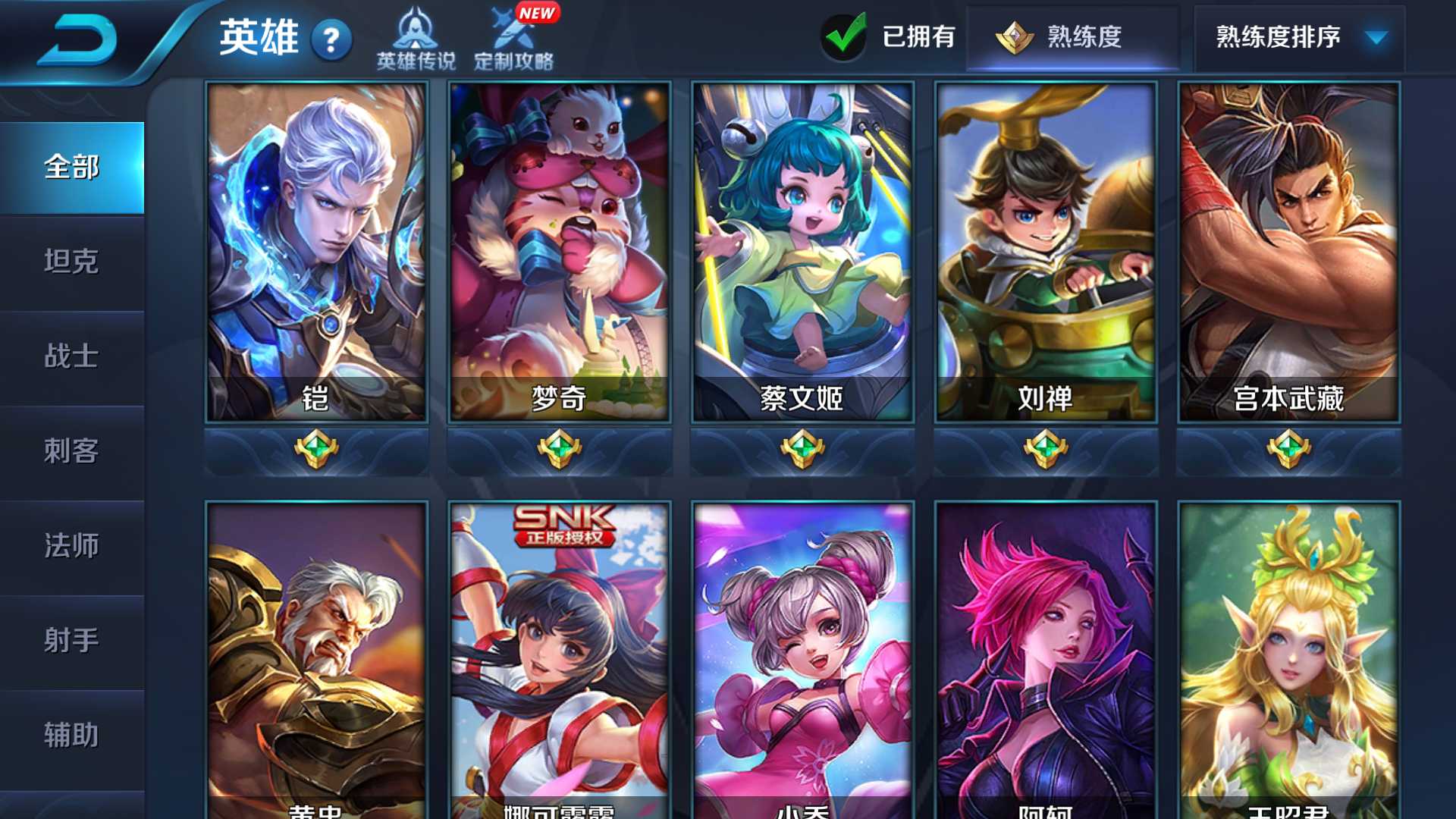View the 辅助 support category
Viewport: 1456px width, 819px height.
pyautogui.click(x=72, y=736)
